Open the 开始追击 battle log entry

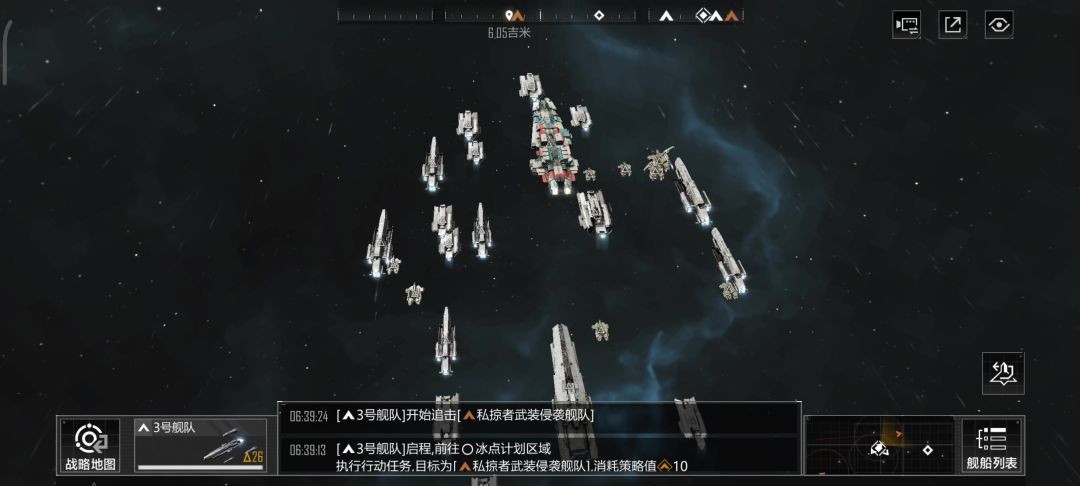(x=540, y=416)
